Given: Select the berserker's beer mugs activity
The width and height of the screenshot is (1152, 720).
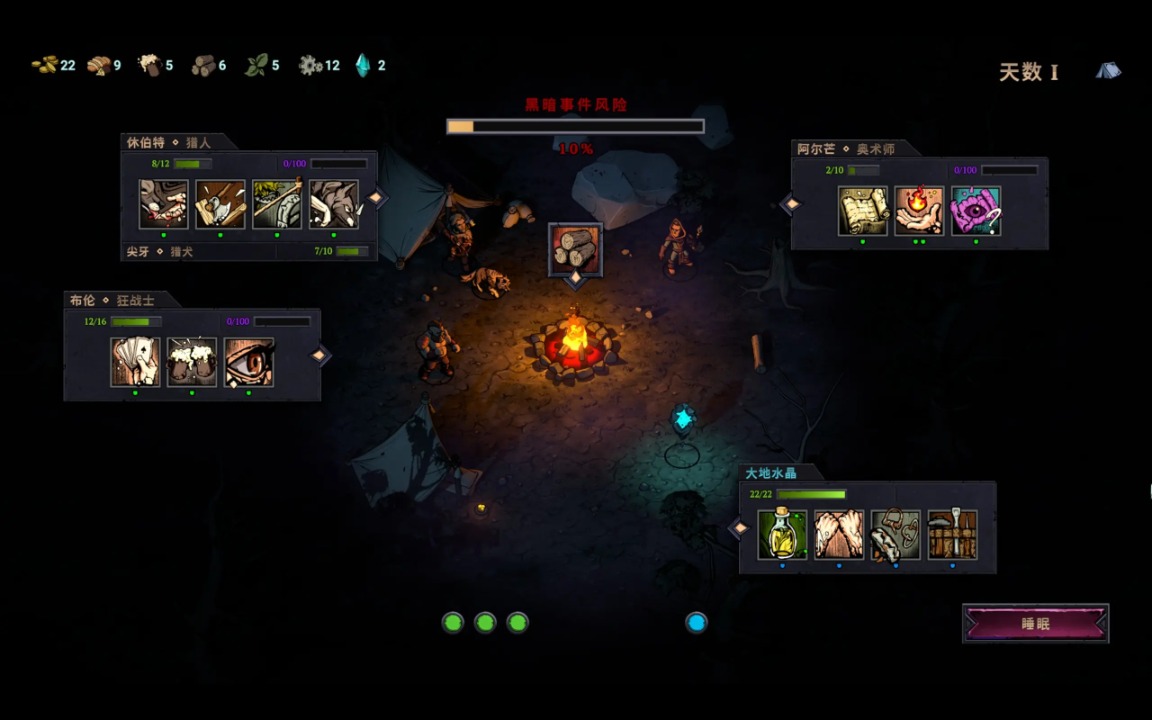Looking at the screenshot, I should point(192,362).
